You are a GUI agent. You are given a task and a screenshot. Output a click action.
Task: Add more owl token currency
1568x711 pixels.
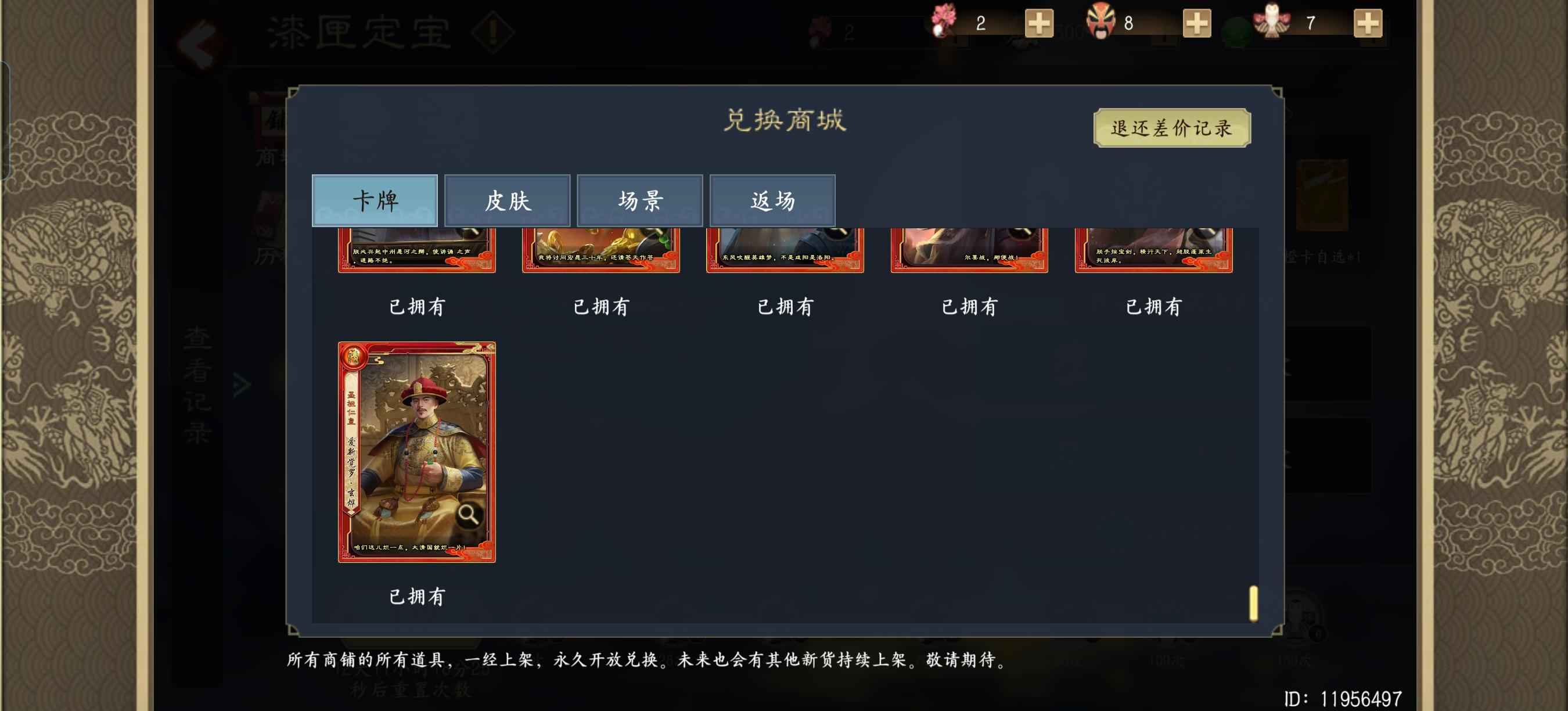click(x=1367, y=24)
